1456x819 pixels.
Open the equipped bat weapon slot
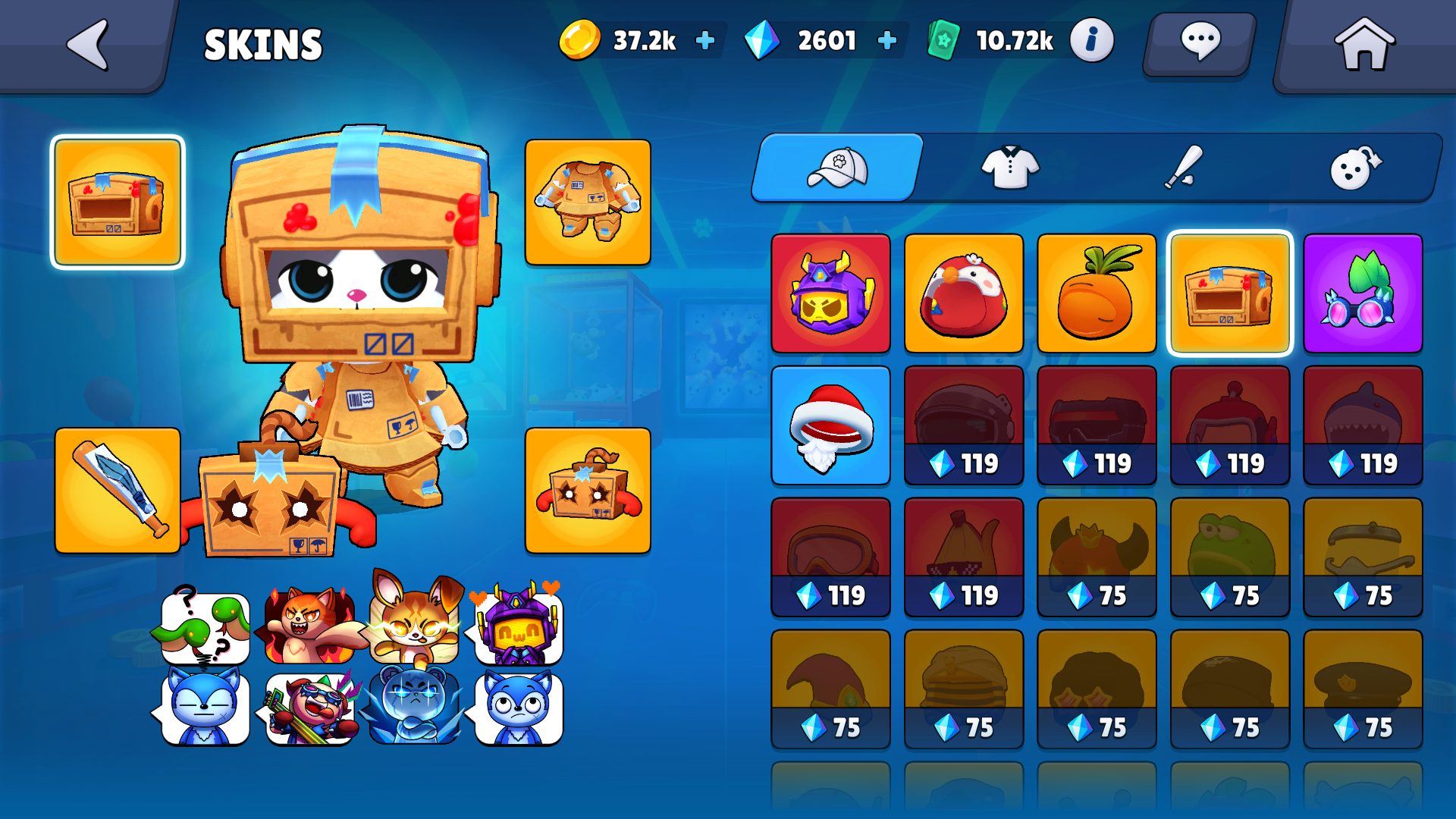(118, 491)
